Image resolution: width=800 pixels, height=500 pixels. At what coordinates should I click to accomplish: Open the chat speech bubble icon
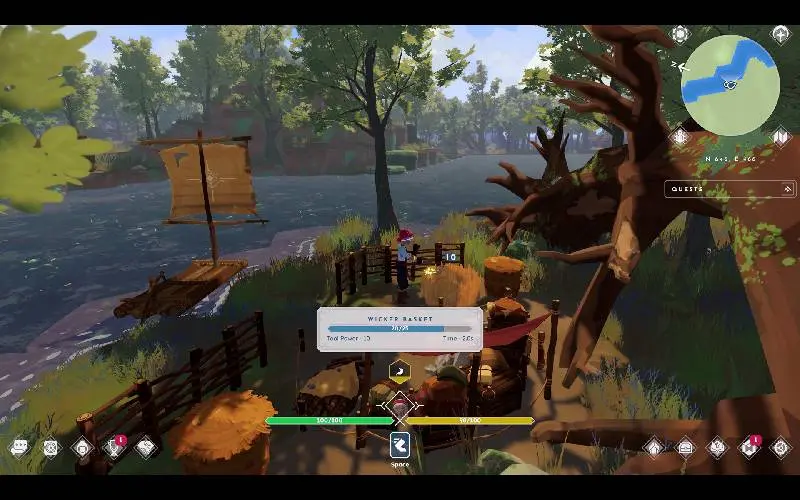point(19,448)
